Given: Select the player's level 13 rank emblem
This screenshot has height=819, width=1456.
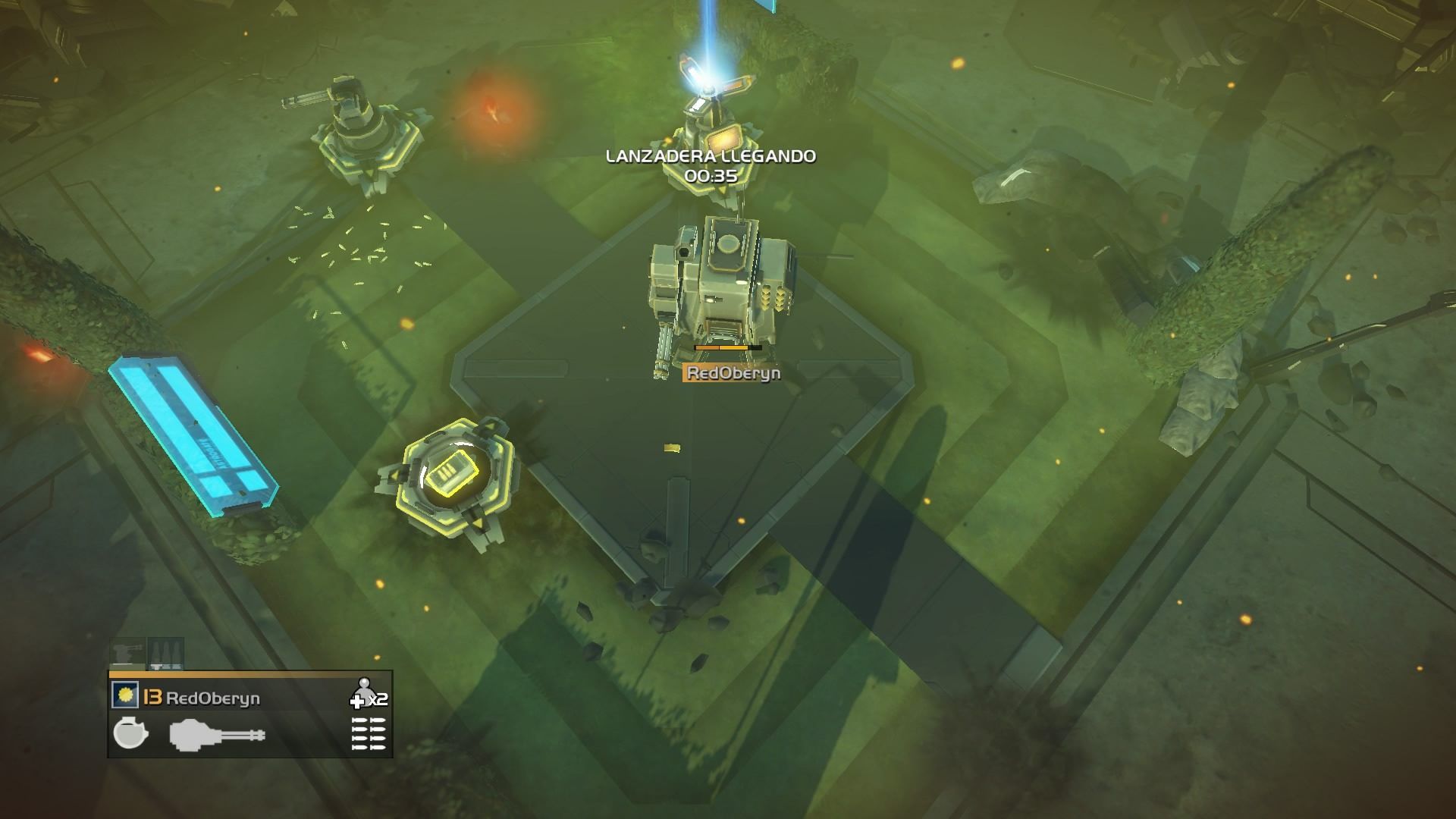Looking at the screenshot, I should click(152, 698).
